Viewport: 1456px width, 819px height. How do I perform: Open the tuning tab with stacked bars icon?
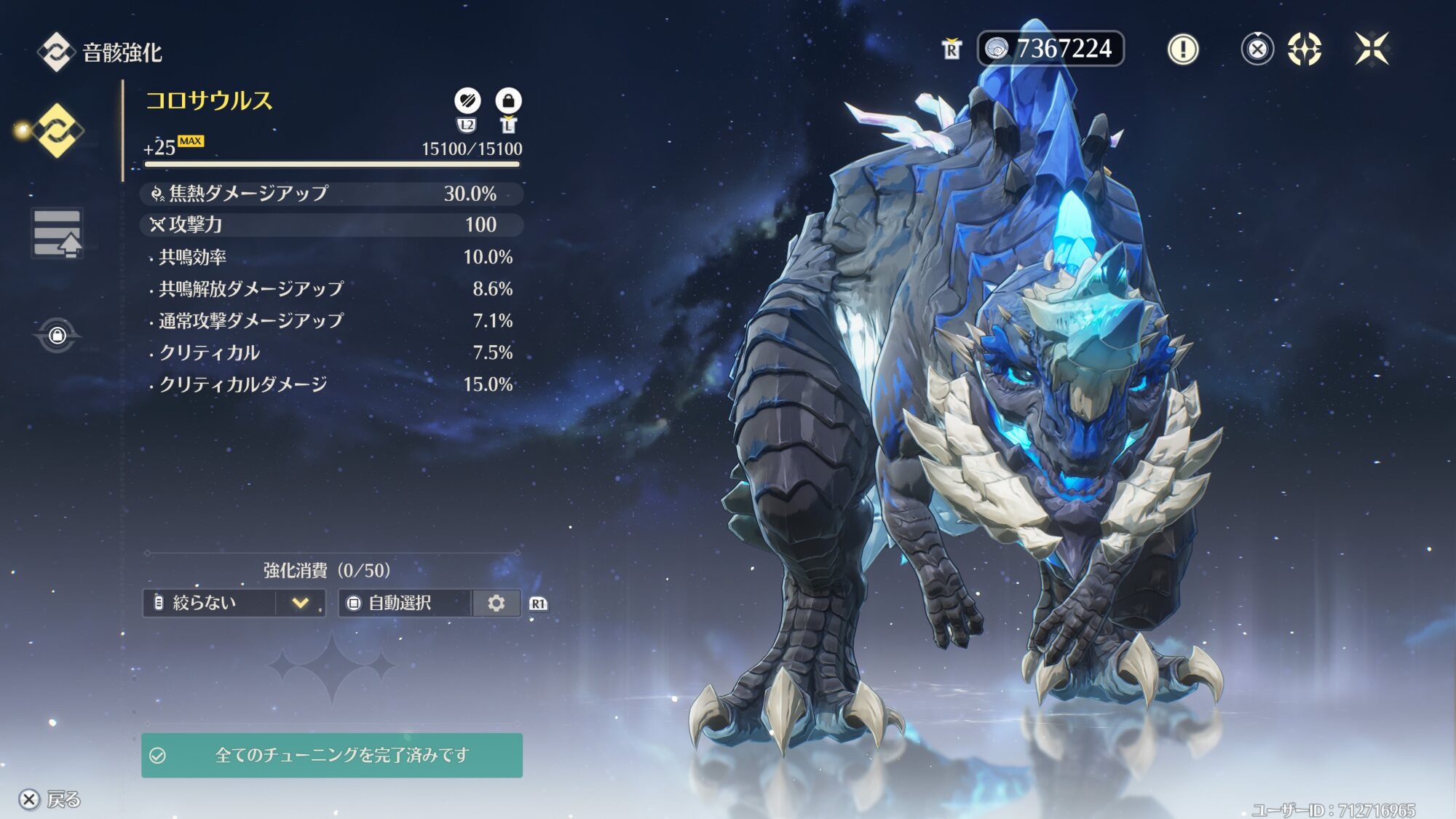(x=57, y=233)
